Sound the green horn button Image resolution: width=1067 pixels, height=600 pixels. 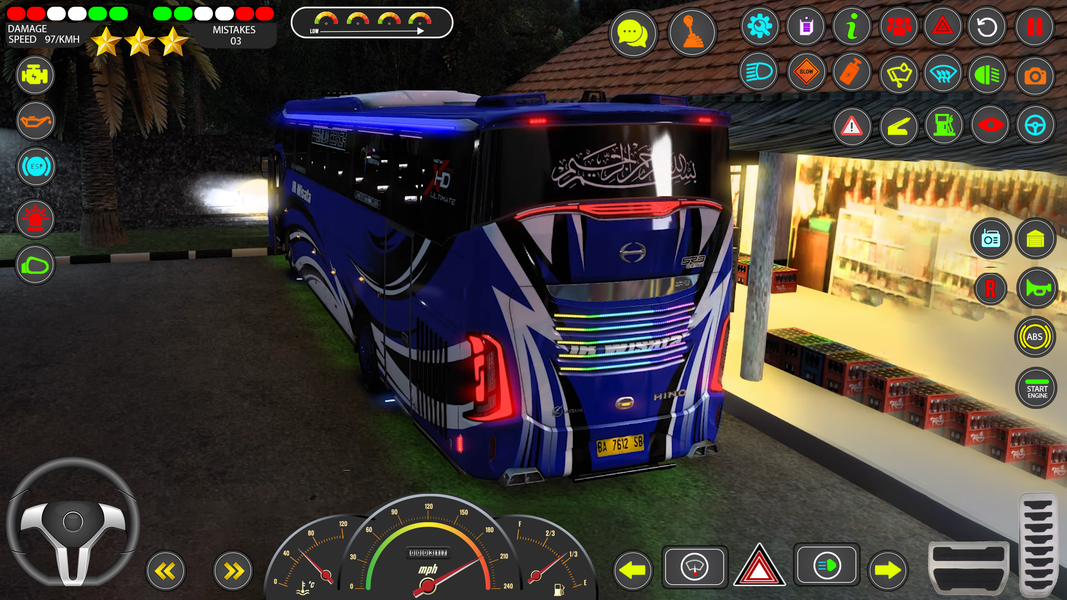(x=1036, y=288)
